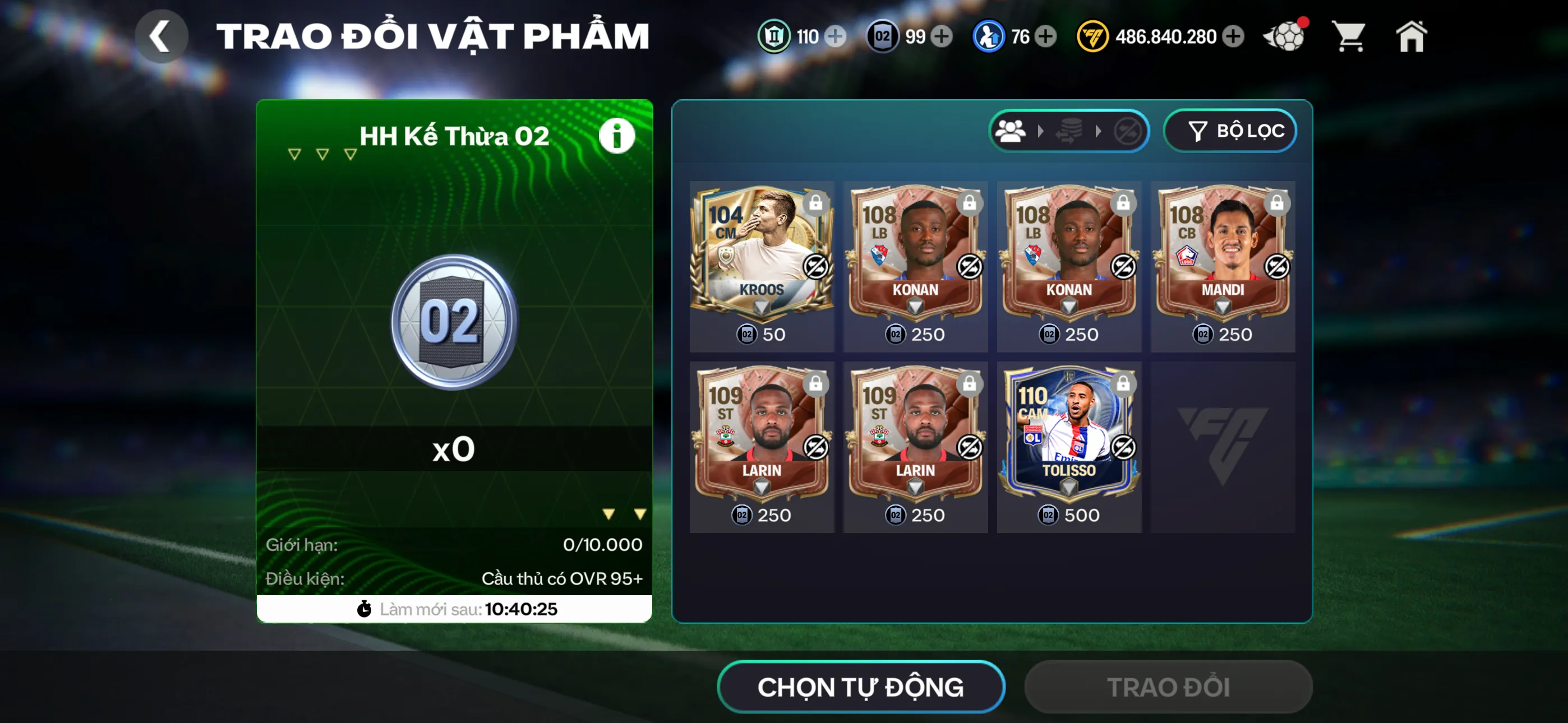This screenshot has height=723, width=1568.
Task: Tap plus next to the 99 token counter
Action: pos(942,36)
